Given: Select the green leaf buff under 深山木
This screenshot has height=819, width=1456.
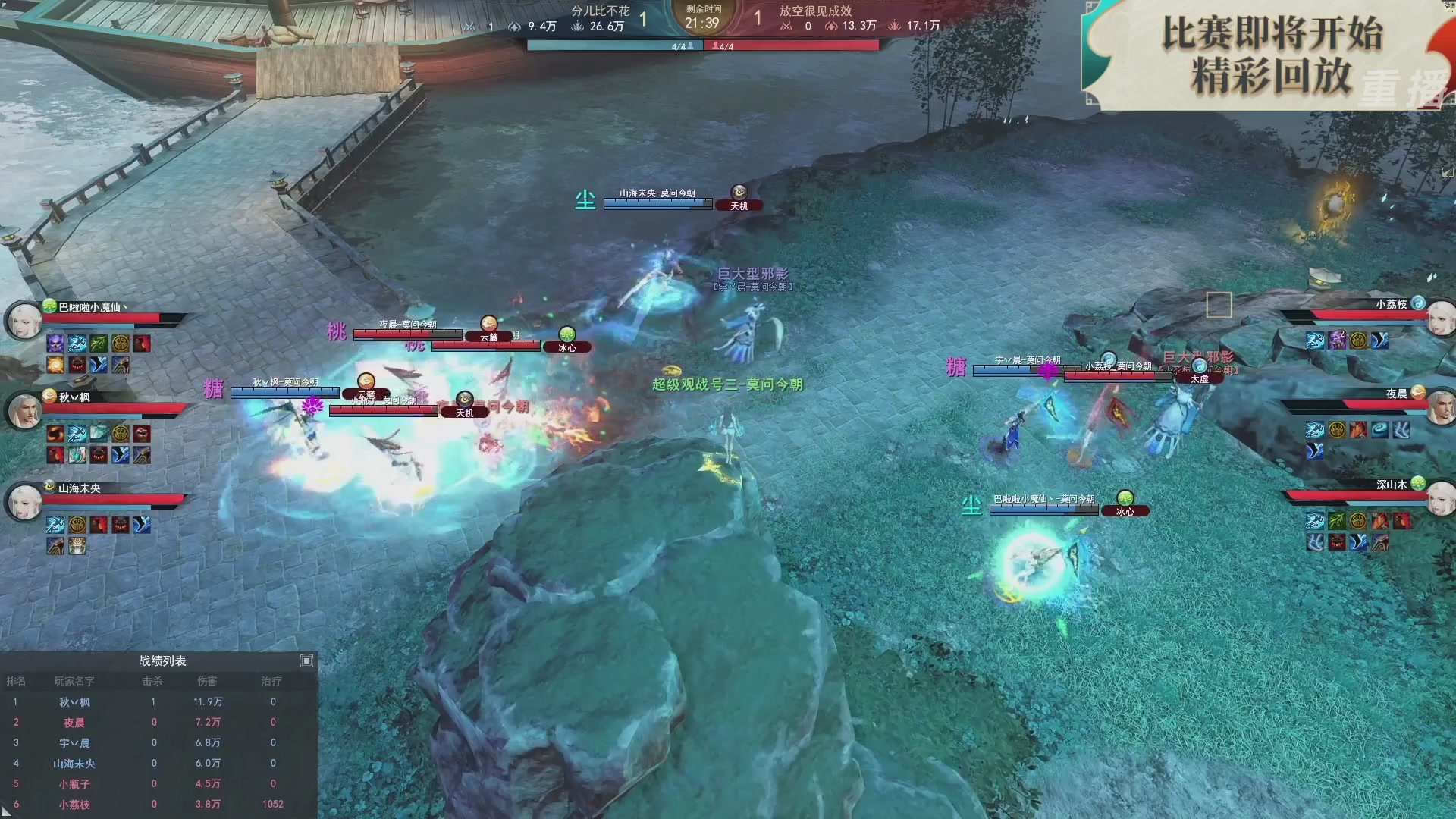Looking at the screenshot, I should pyautogui.click(x=1335, y=521).
